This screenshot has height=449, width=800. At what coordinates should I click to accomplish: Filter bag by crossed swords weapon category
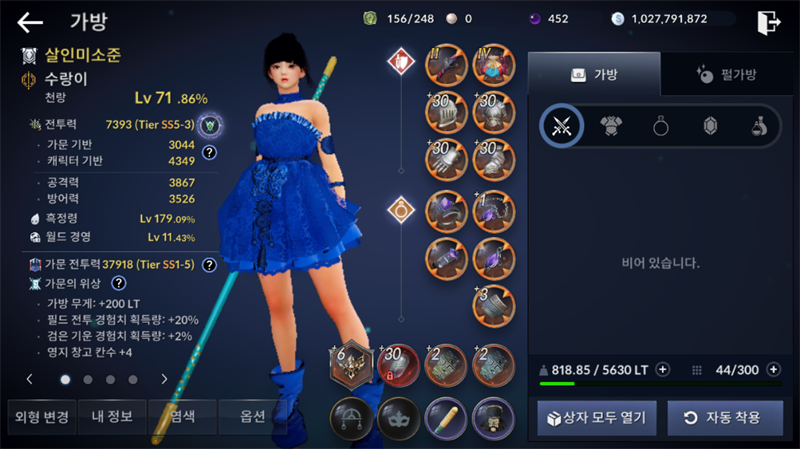pyautogui.click(x=561, y=126)
